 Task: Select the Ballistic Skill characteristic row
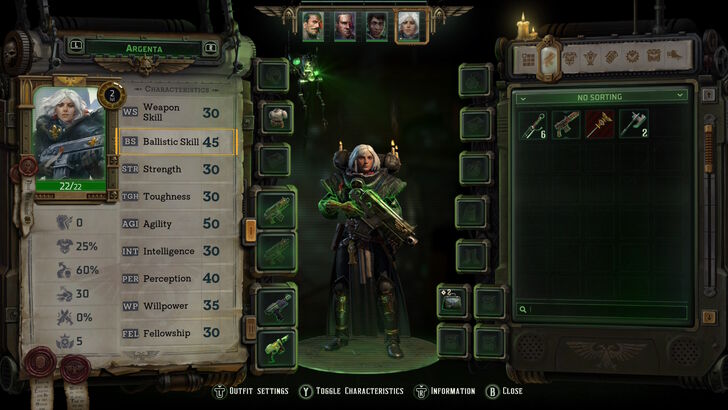(x=178, y=142)
